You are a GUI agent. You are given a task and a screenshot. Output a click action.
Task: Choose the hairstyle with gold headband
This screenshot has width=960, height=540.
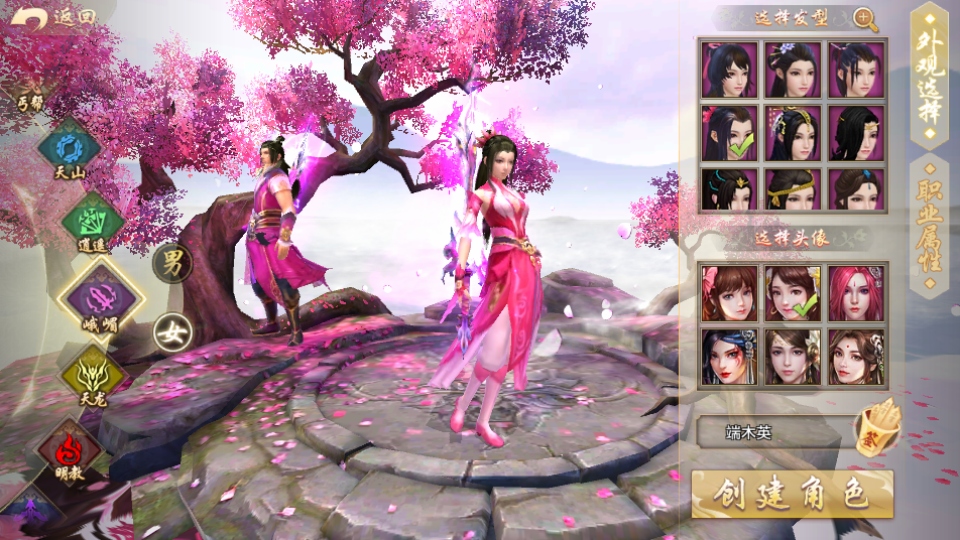coord(793,189)
